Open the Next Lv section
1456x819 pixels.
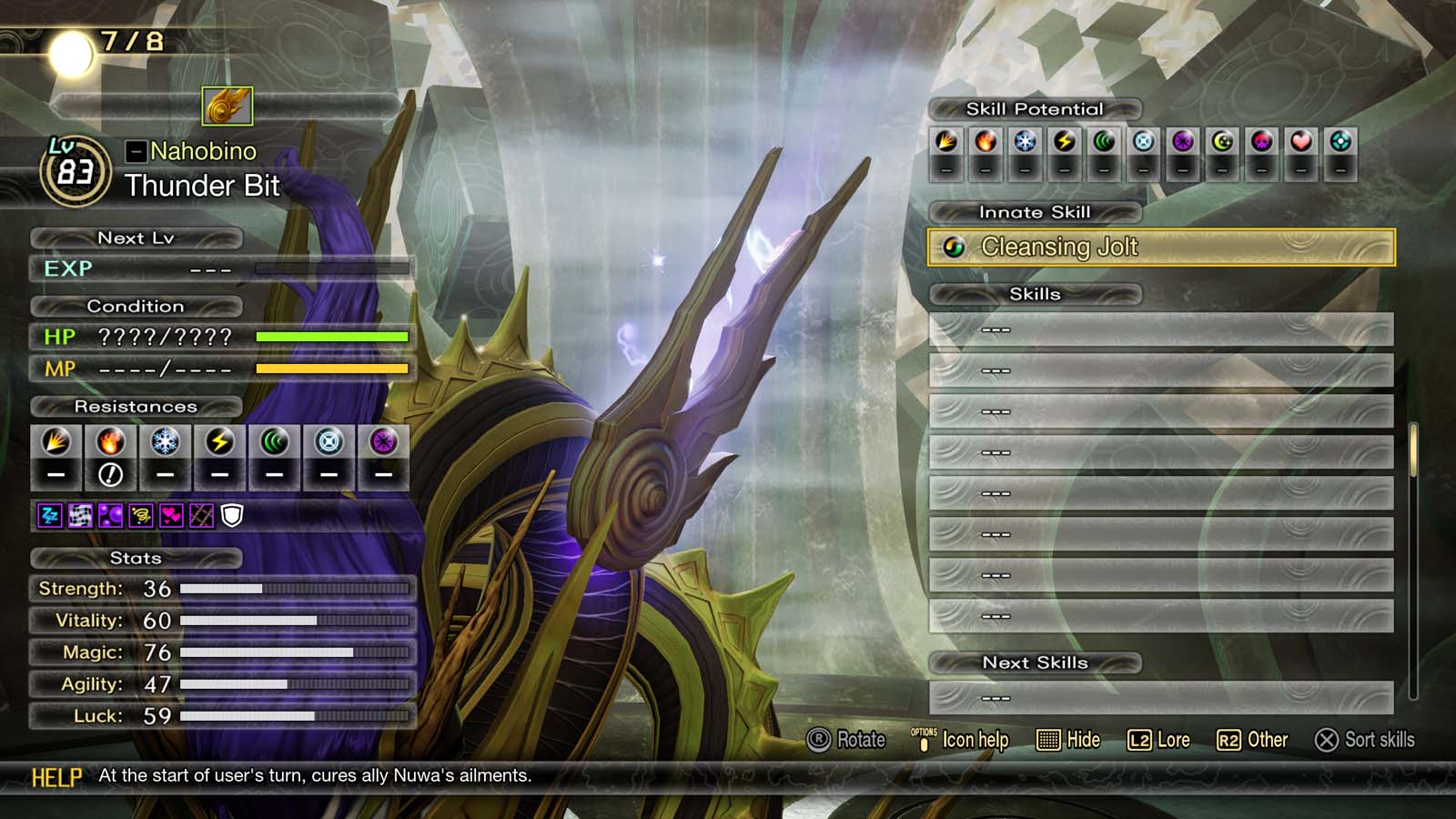(x=136, y=238)
